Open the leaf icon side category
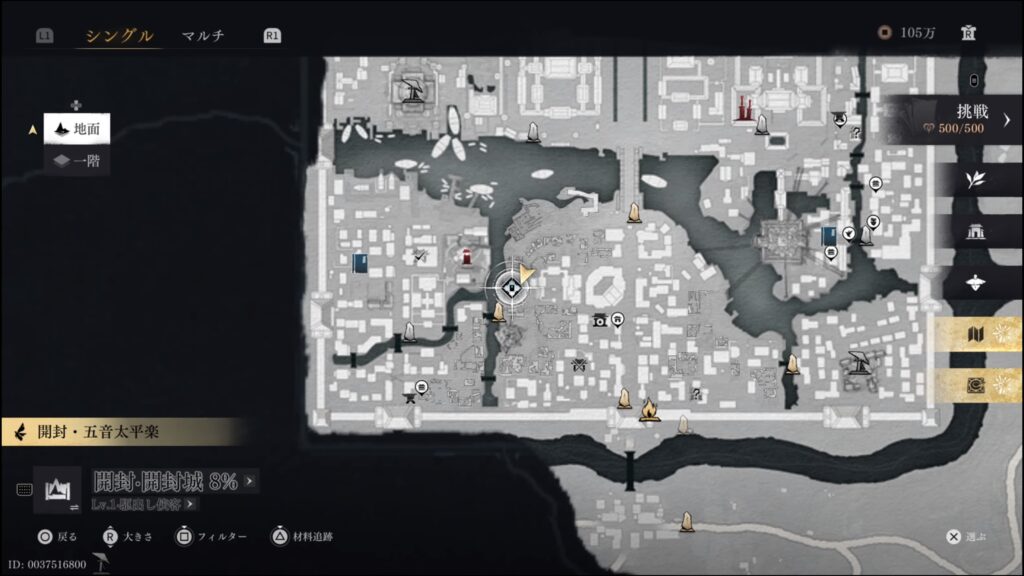 [975, 179]
